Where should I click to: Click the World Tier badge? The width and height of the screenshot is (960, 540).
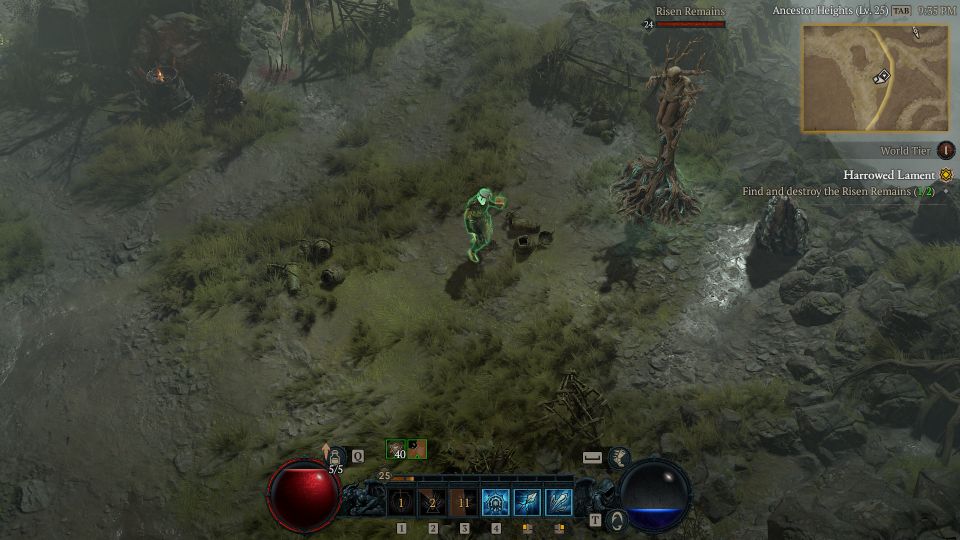(x=945, y=151)
